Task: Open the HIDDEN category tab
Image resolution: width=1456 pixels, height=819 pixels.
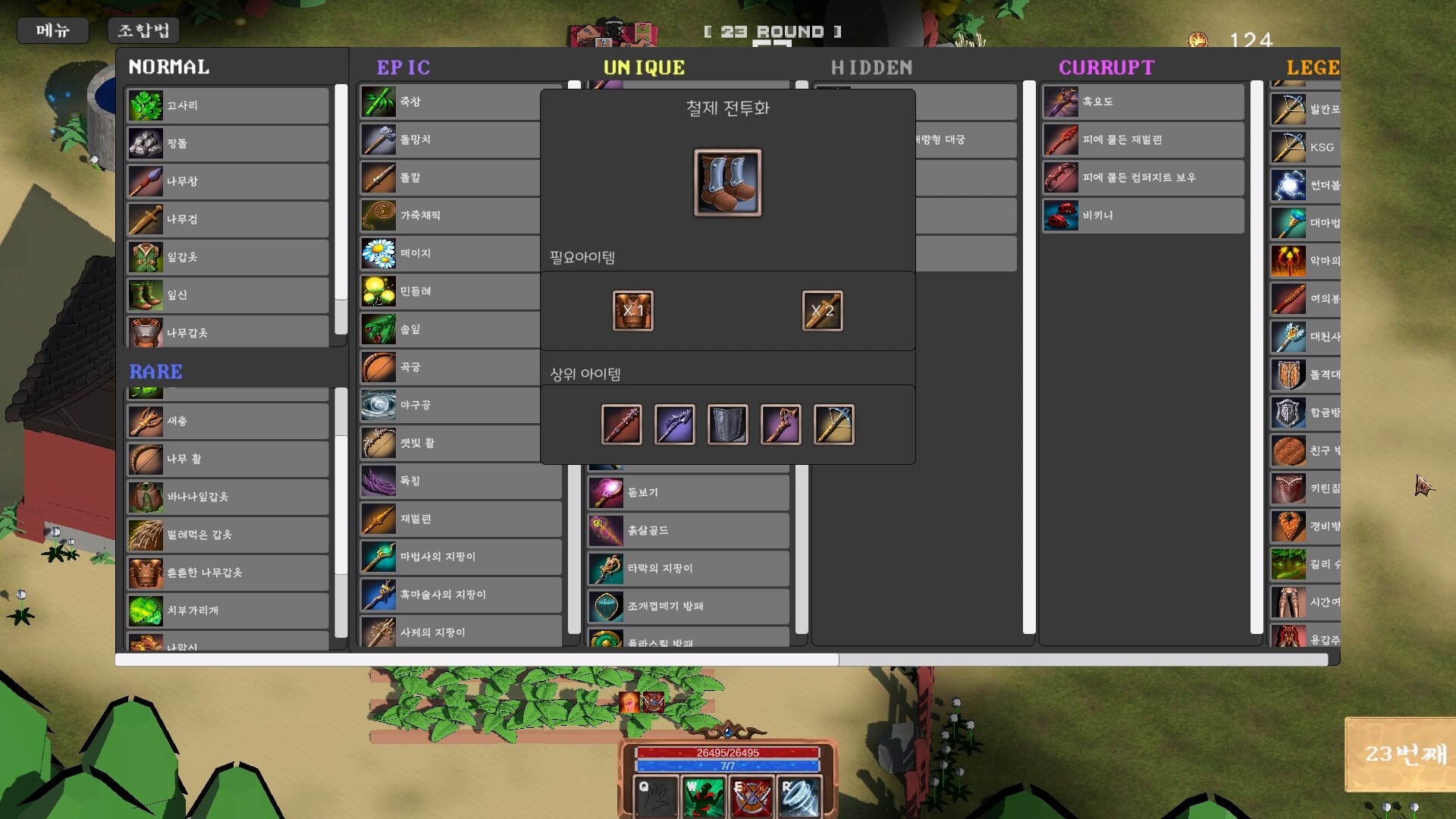Action: point(871,67)
